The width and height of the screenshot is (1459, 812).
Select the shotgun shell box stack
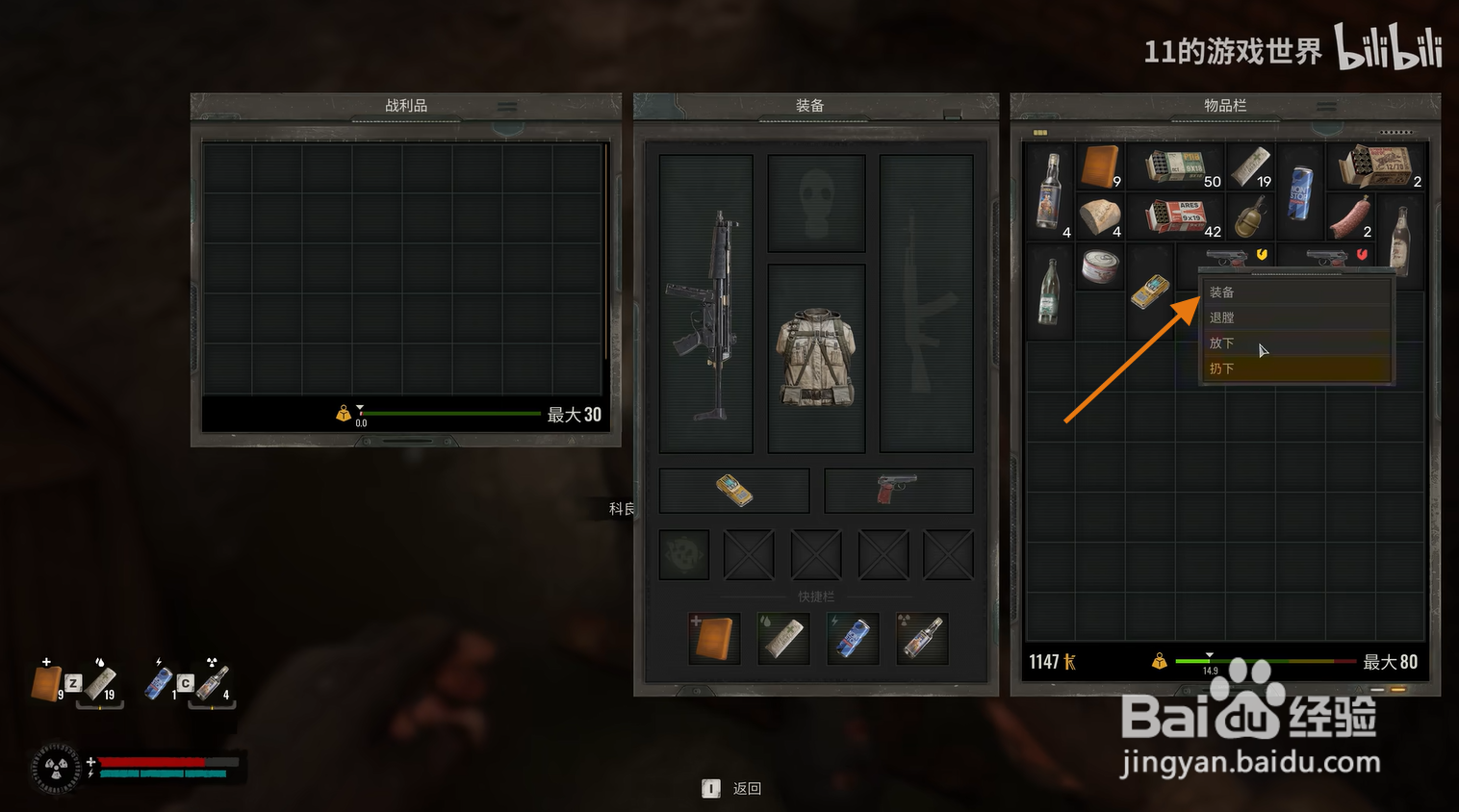[x=1375, y=166]
